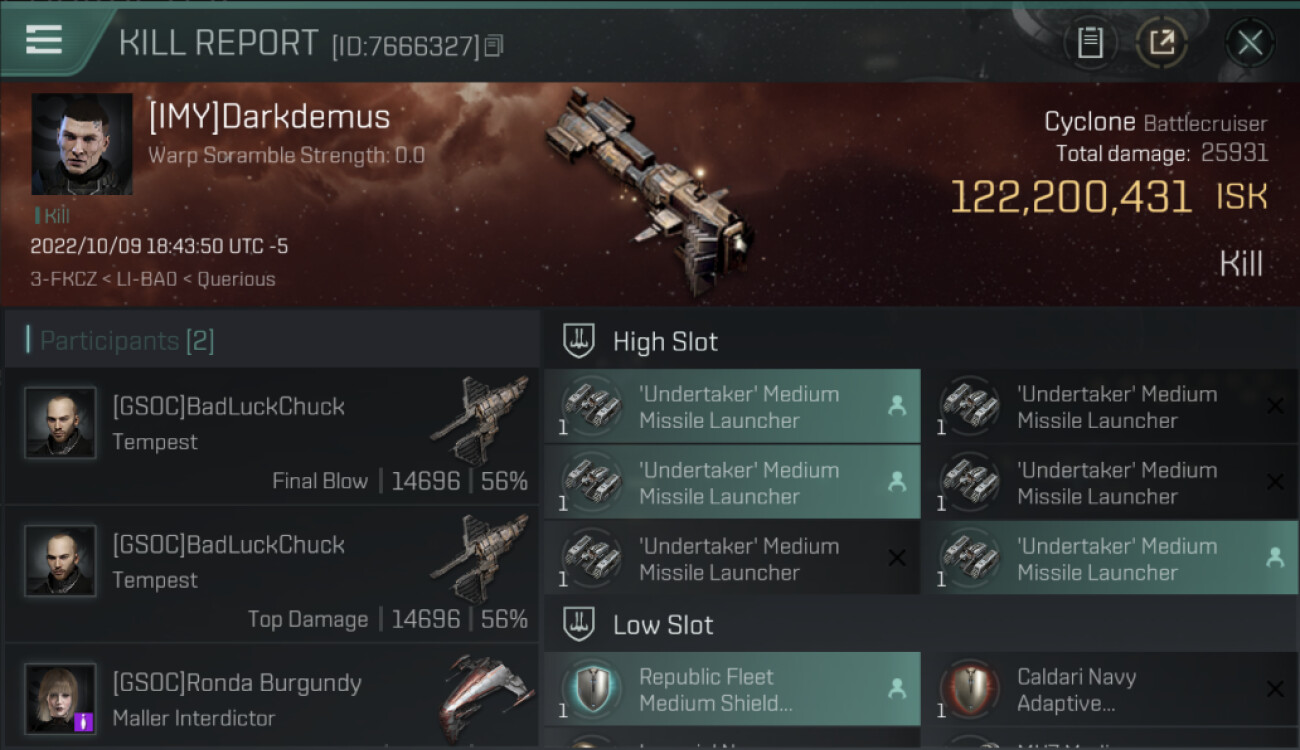Select the BadLuckChuck Top Damage entry

[272, 575]
